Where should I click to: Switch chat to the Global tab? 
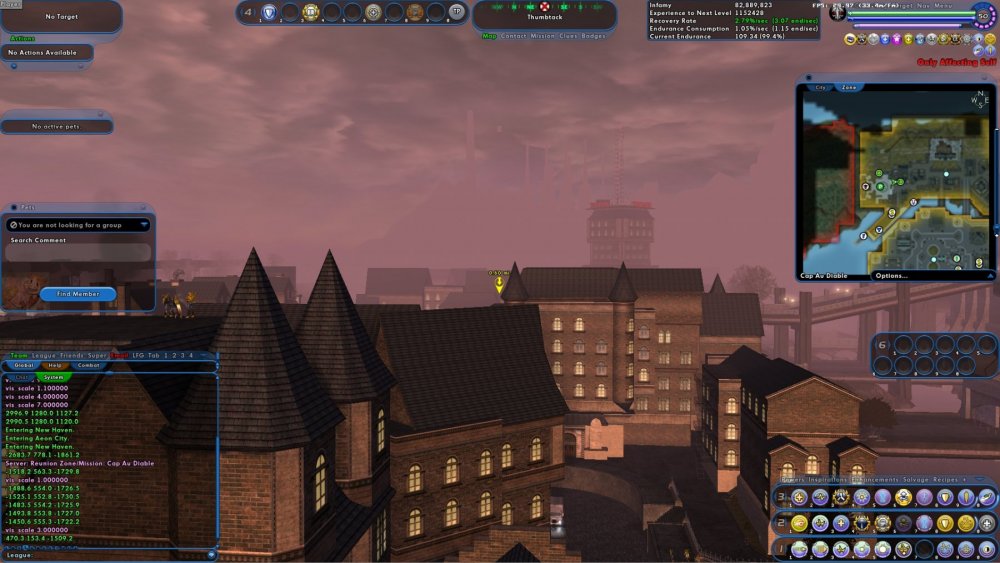point(21,366)
